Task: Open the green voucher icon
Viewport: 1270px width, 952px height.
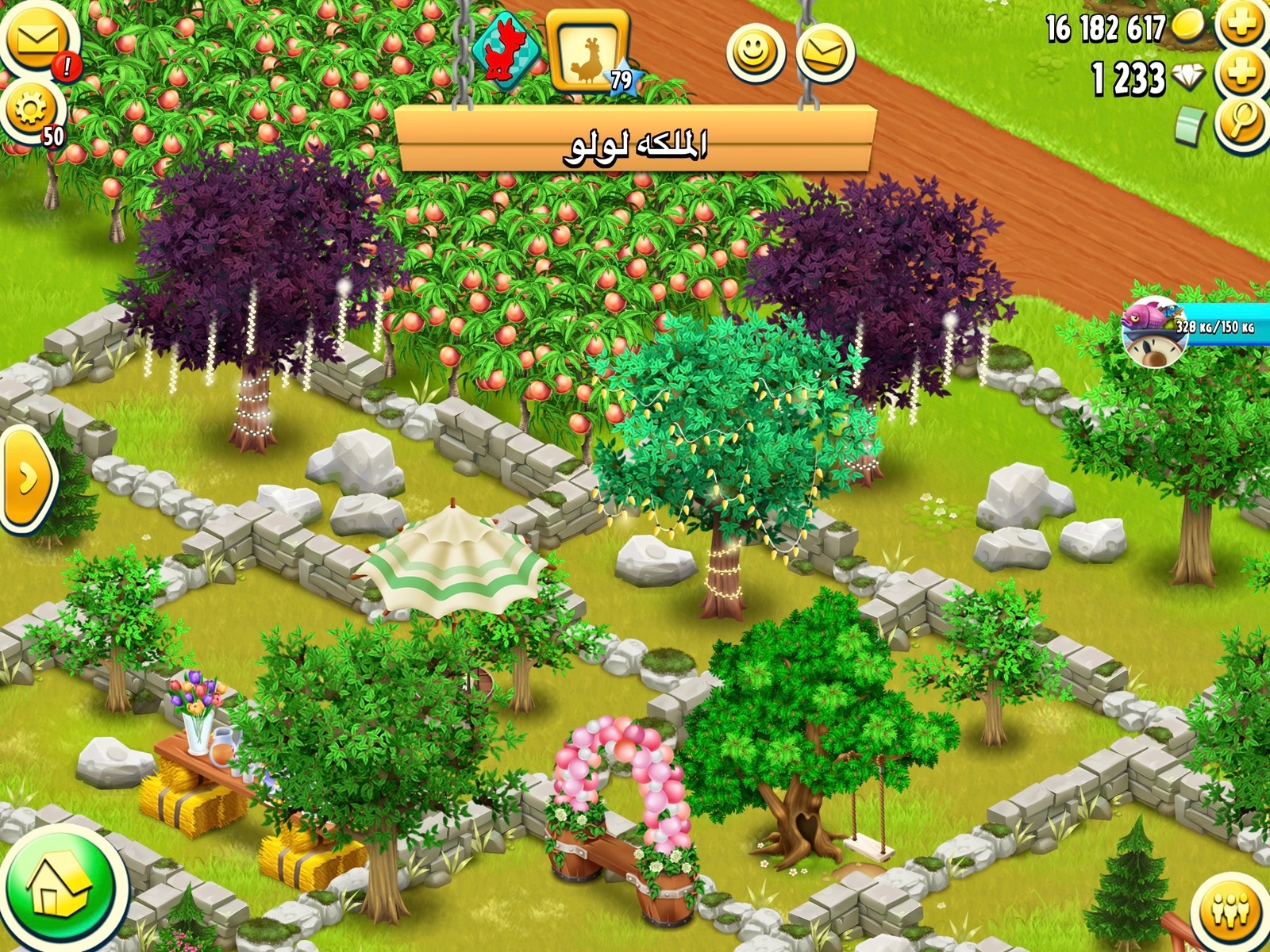Action: [x=1190, y=127]
